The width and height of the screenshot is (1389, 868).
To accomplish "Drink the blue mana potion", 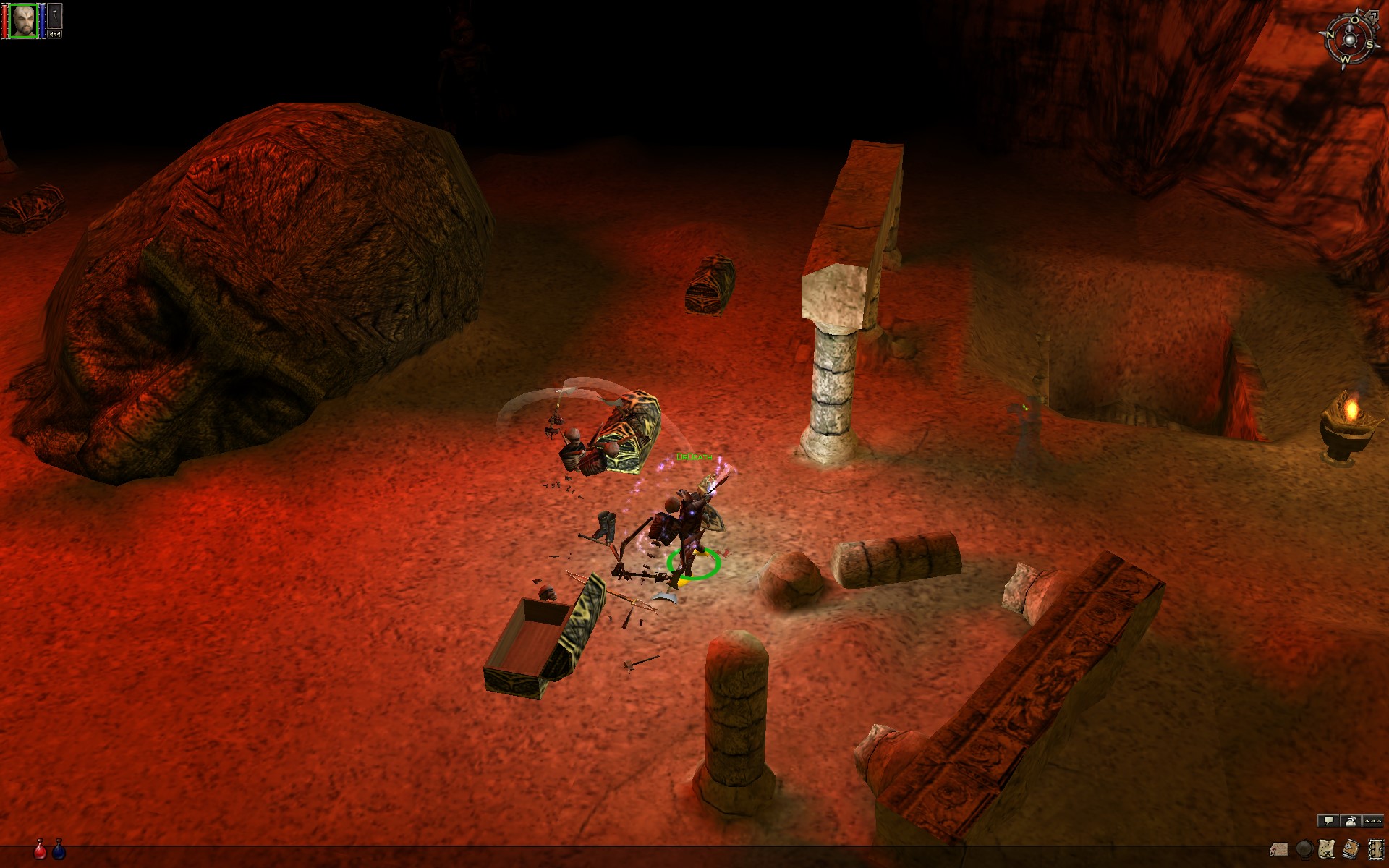I will [x=59, y=850].
